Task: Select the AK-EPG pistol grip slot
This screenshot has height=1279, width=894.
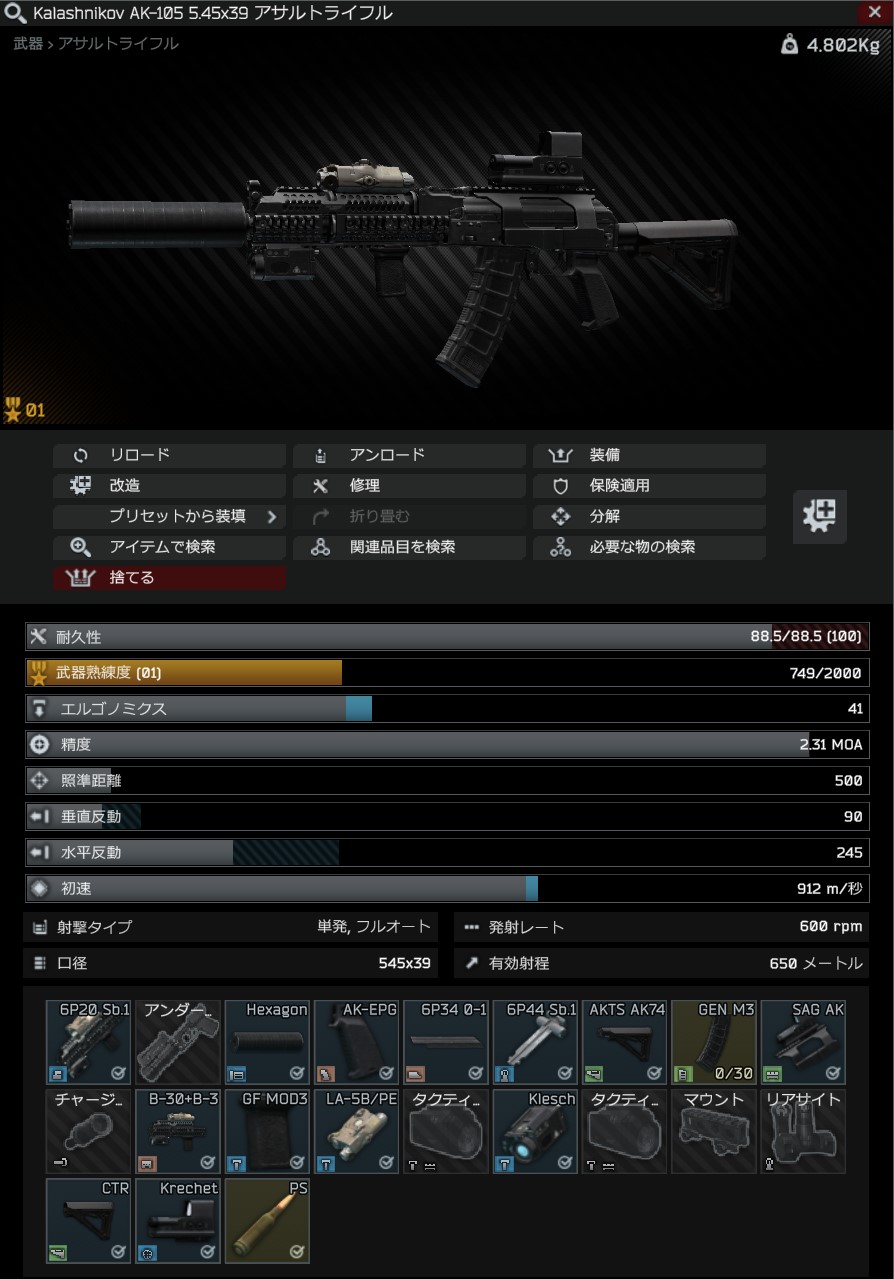Action: pos(357,1042)
